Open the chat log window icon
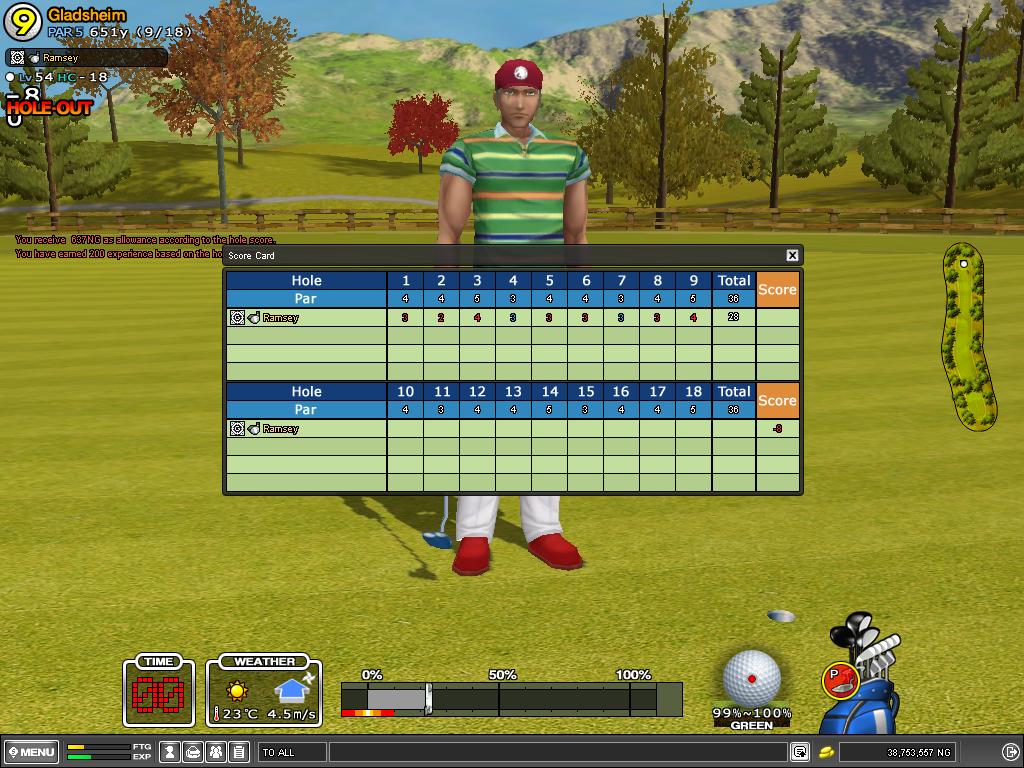The image size is (1024, 768). click(x=800, y=752)
